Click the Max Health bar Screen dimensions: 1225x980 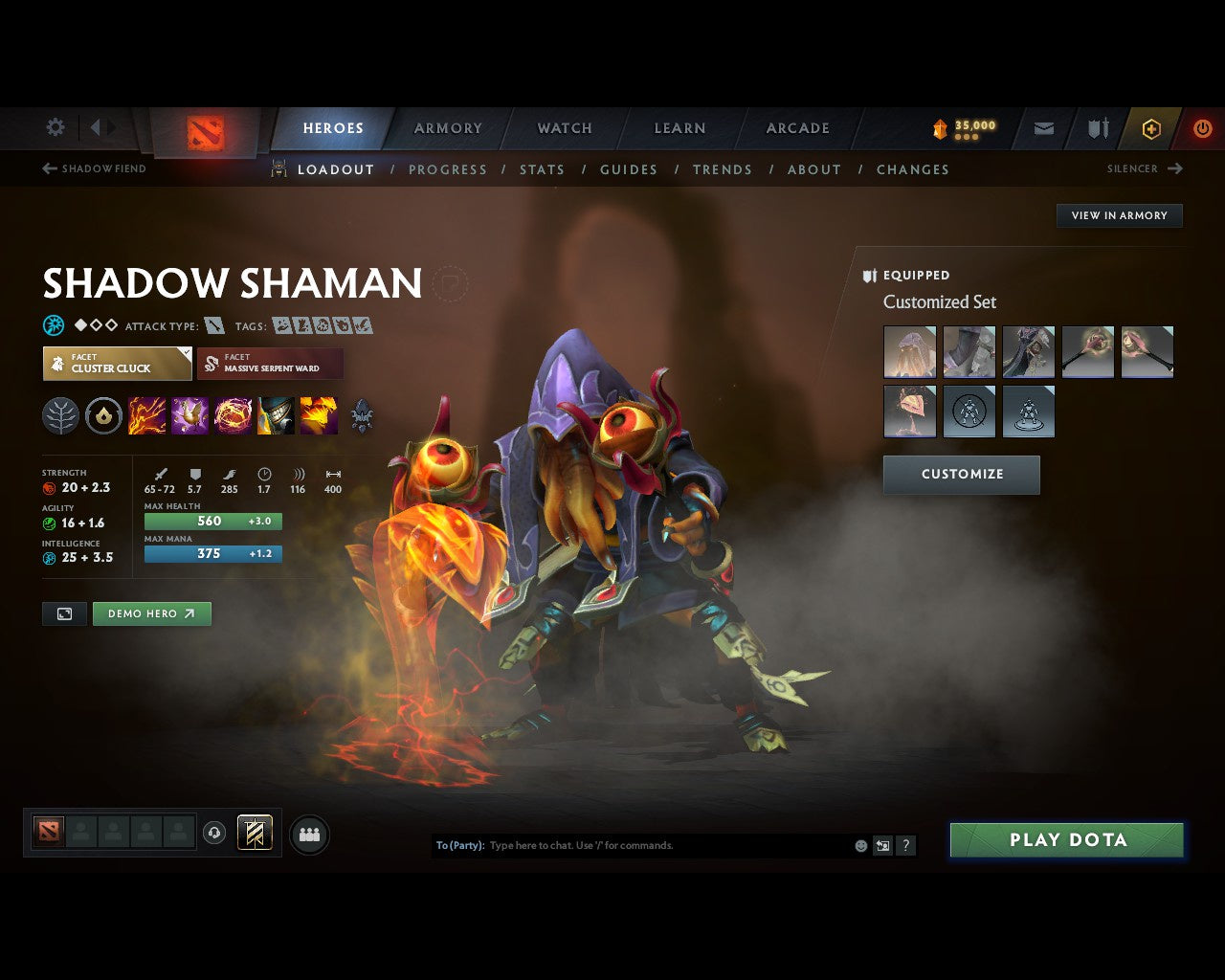[212, 521]
